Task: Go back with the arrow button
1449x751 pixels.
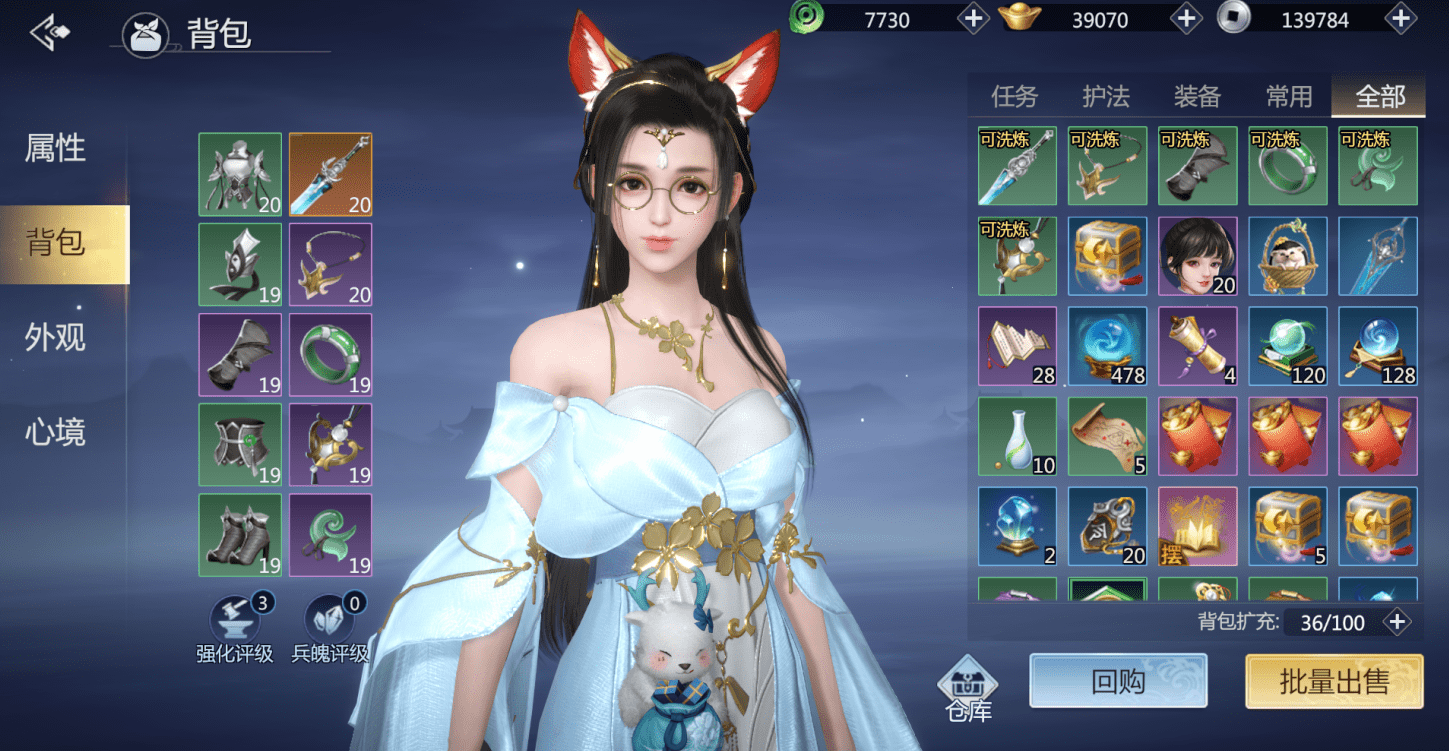Action: [50, 33]
